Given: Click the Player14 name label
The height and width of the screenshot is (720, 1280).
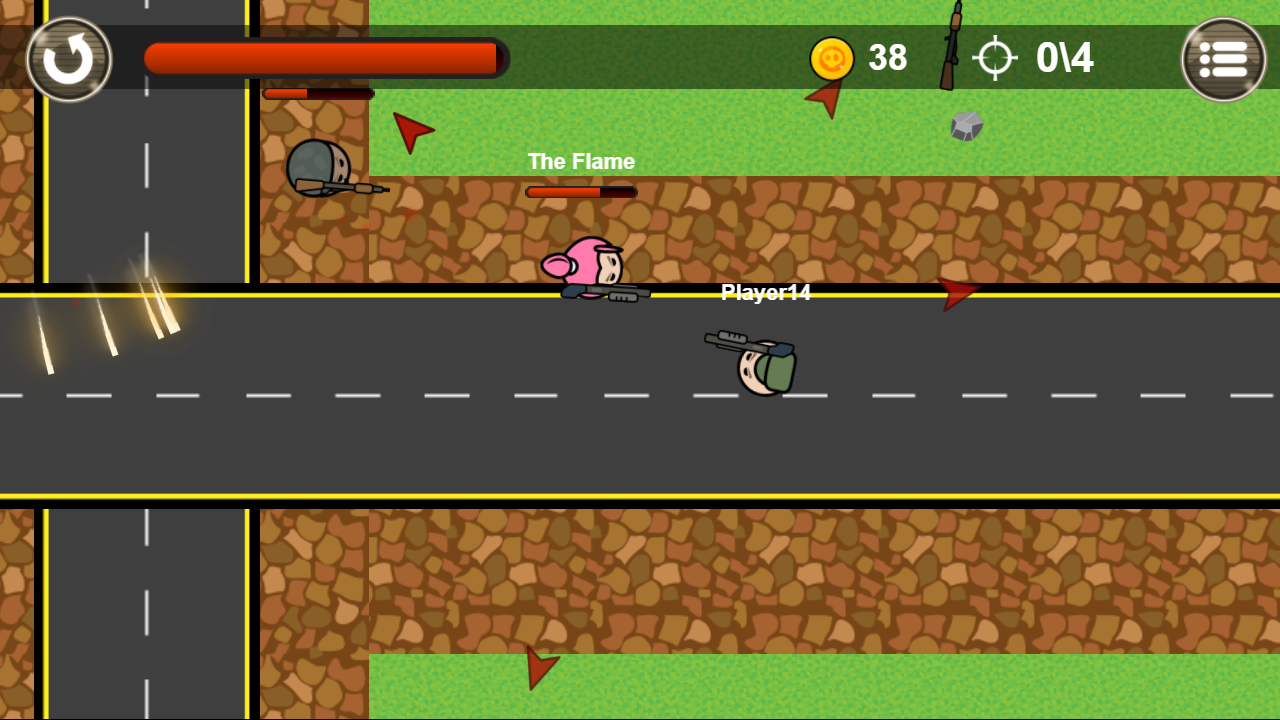Looking at the screenshot, I should tap(765, 294).
